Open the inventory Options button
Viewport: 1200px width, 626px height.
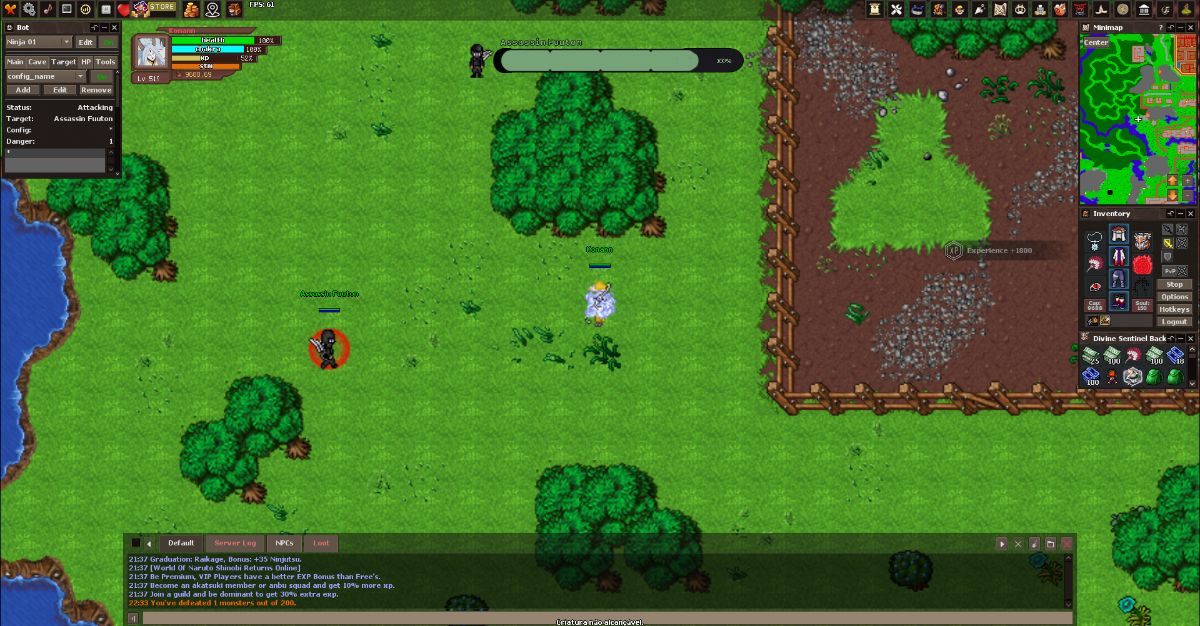(x=1174, y=297)
